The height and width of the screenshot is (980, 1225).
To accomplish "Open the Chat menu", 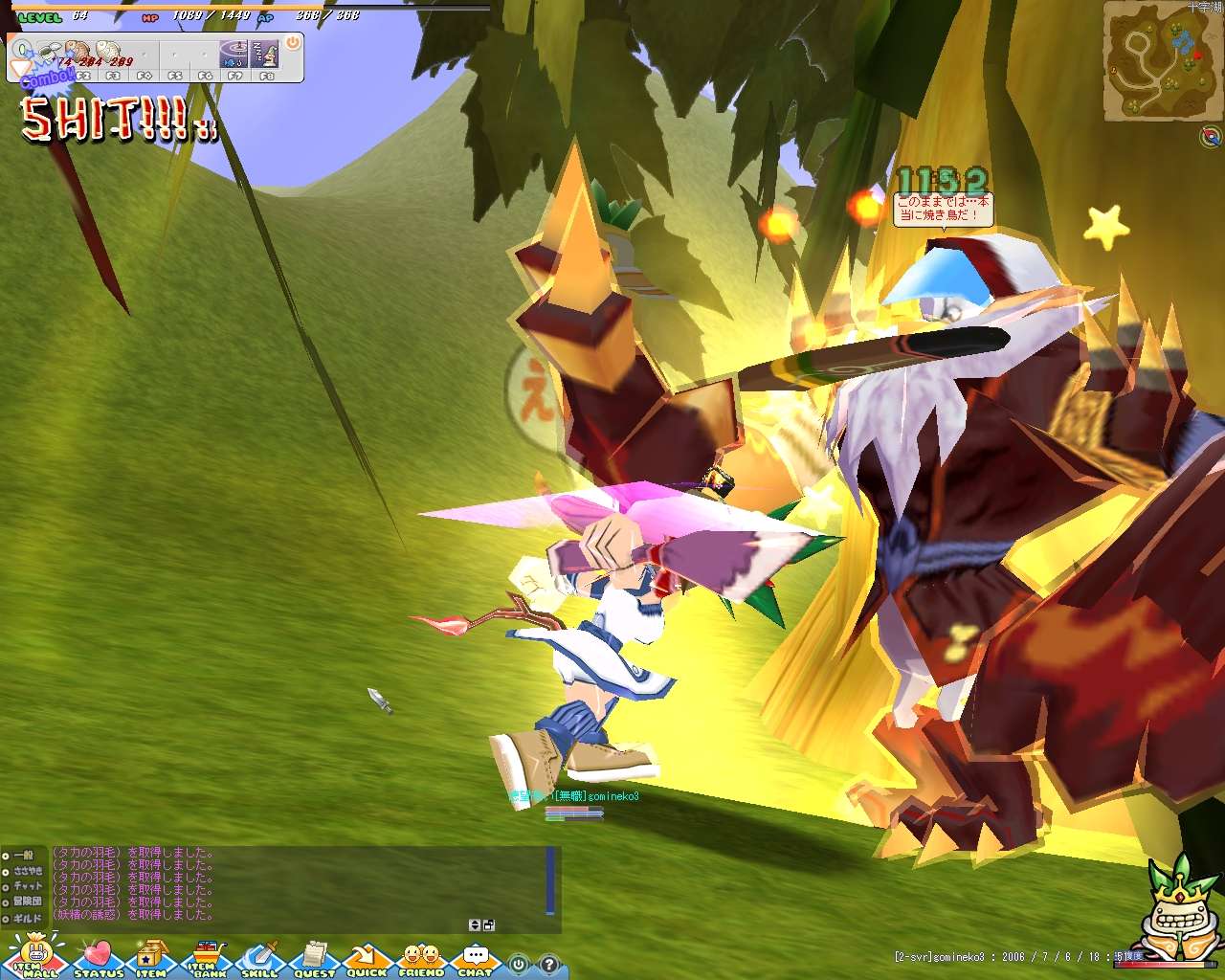I will pos(475,958).
